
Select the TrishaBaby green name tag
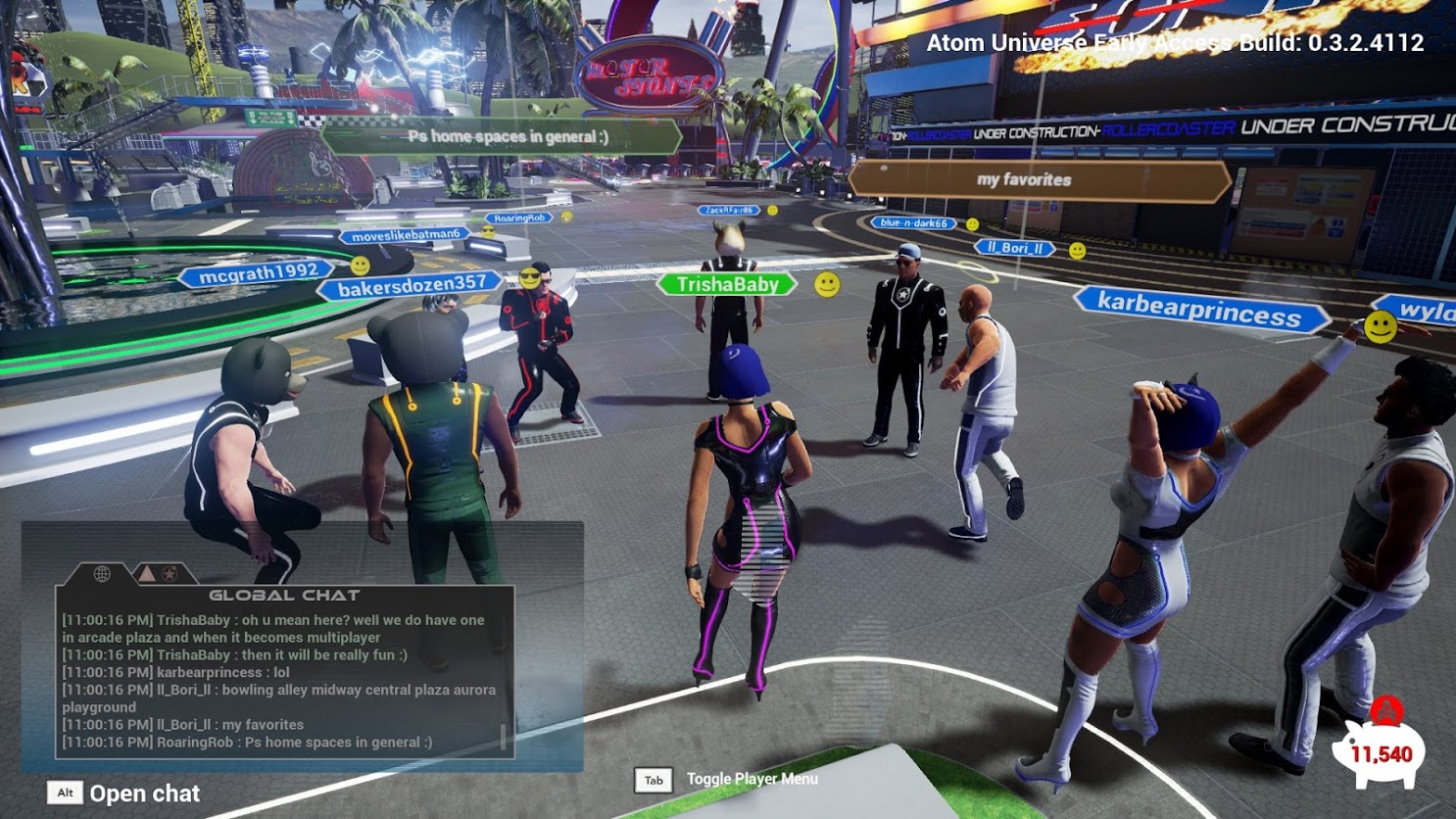(x=727, y=284)
